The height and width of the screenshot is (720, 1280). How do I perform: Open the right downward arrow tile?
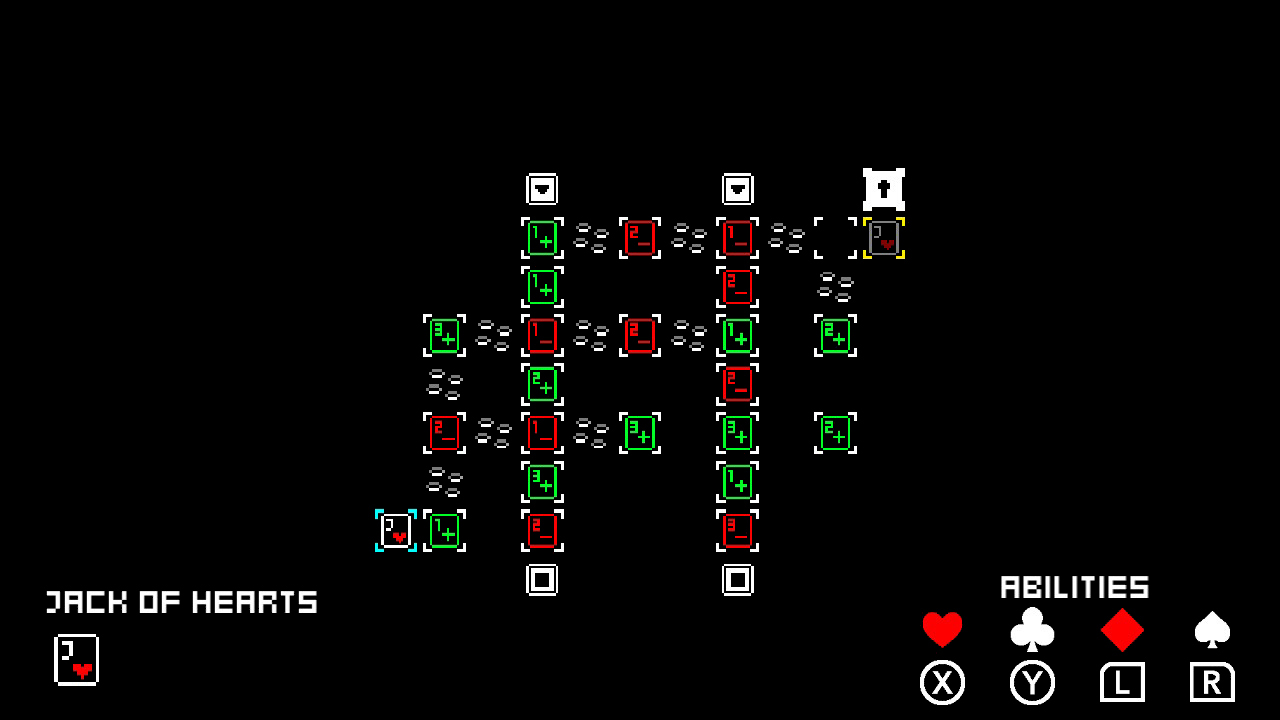coord(737,187)
